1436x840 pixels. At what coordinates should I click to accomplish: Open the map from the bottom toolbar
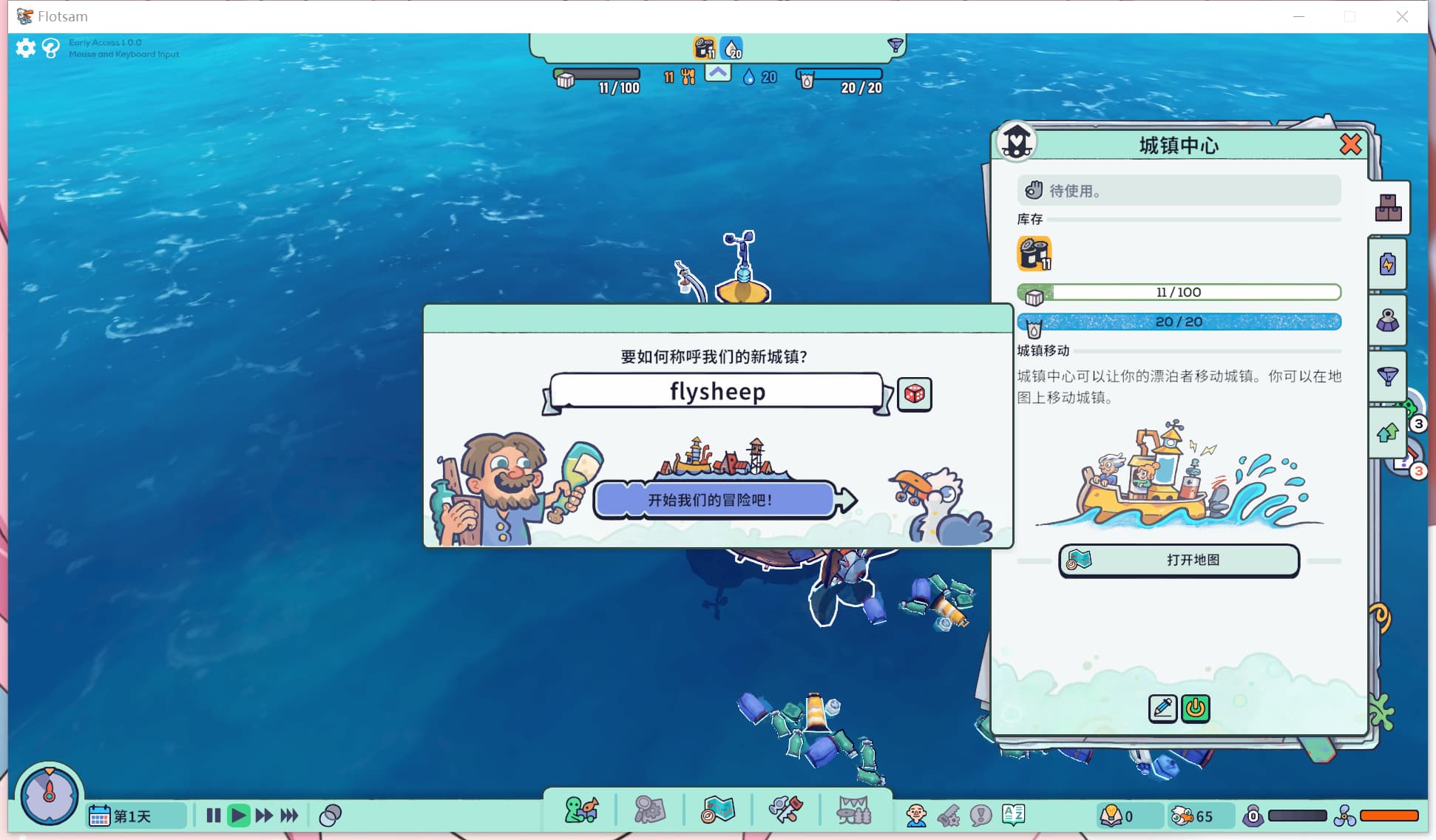[717, 810]
